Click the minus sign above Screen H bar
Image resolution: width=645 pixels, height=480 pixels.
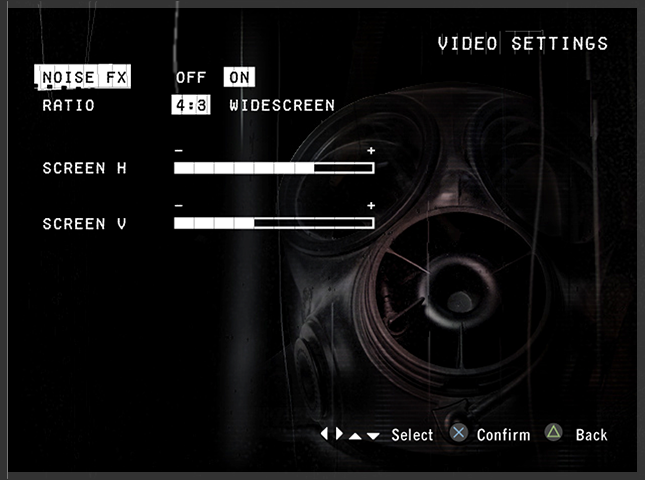click(178, 151)
